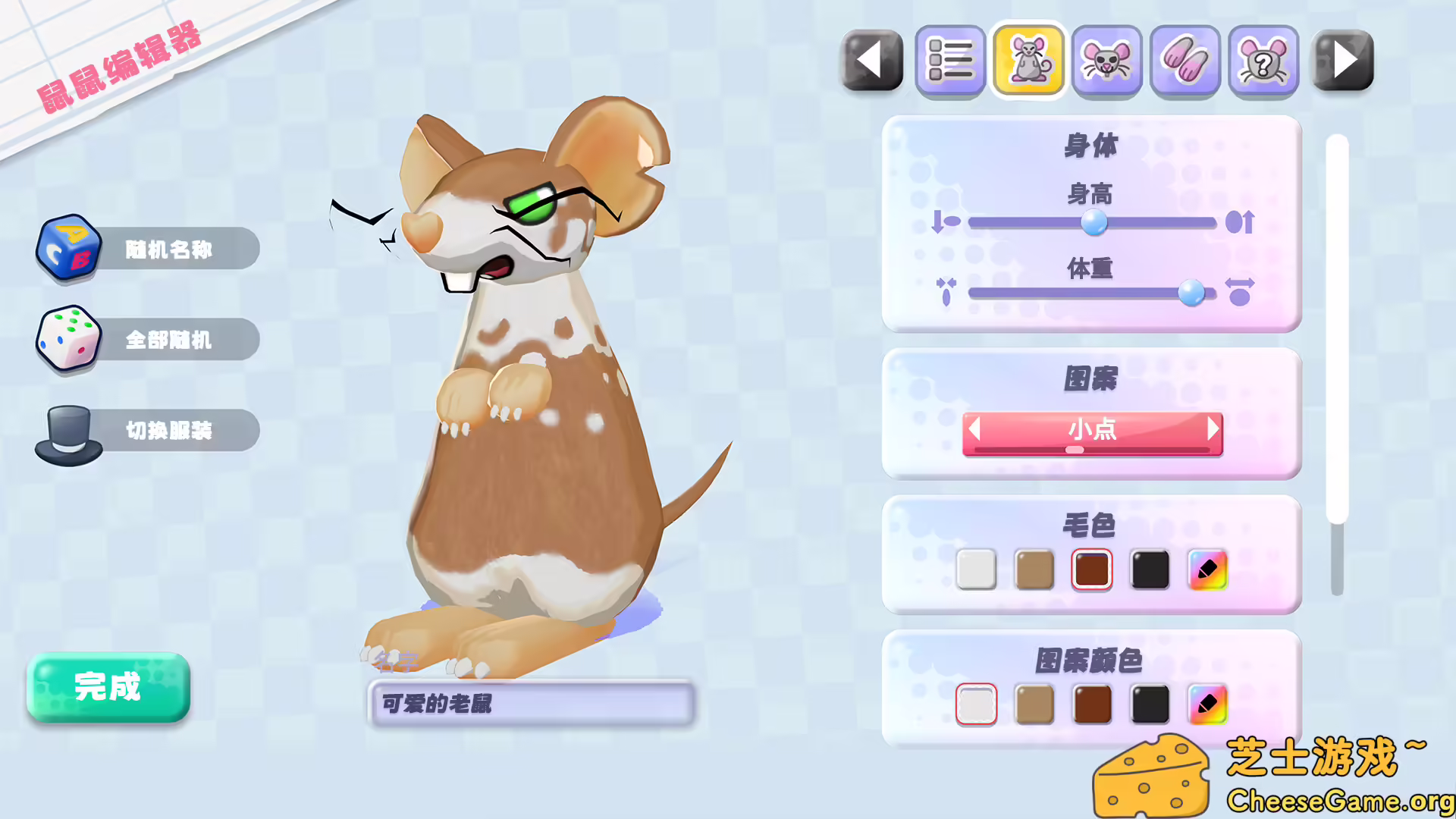
Task: Open the list overview panel icon
Action: click(950, 61)
